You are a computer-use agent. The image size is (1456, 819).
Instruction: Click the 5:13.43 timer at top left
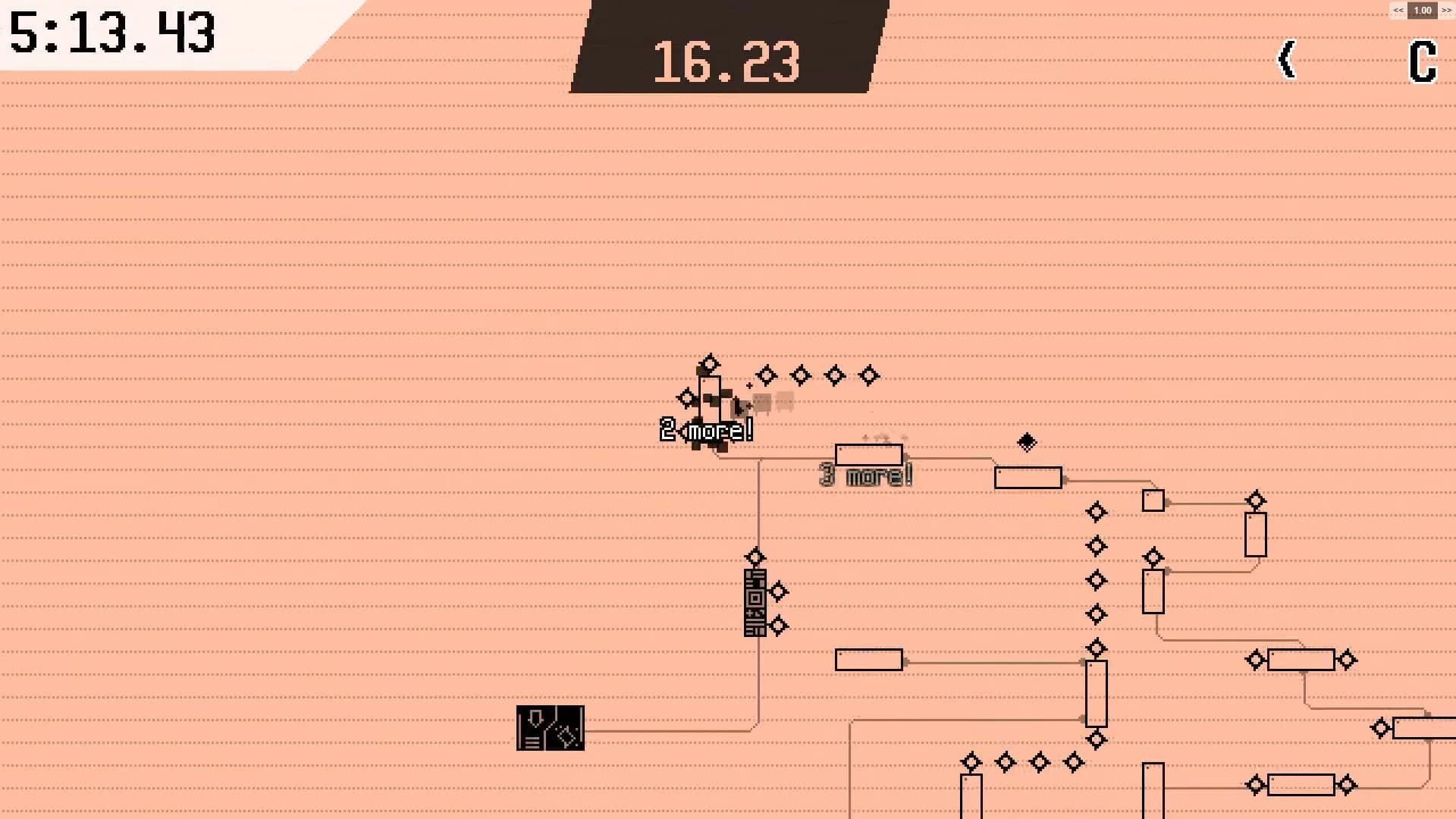point(110,32)
